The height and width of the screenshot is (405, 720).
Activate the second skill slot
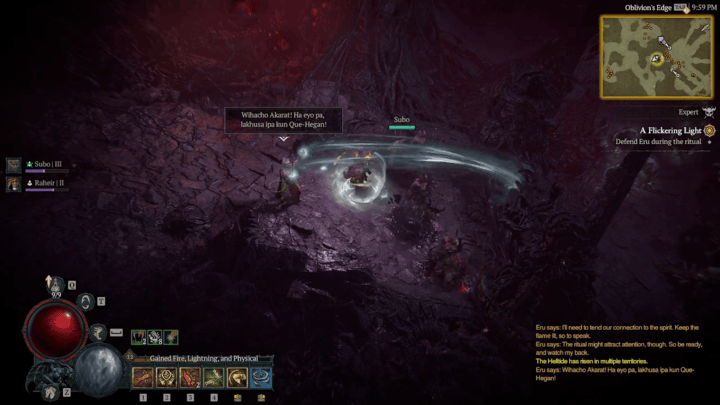[166, 377]
